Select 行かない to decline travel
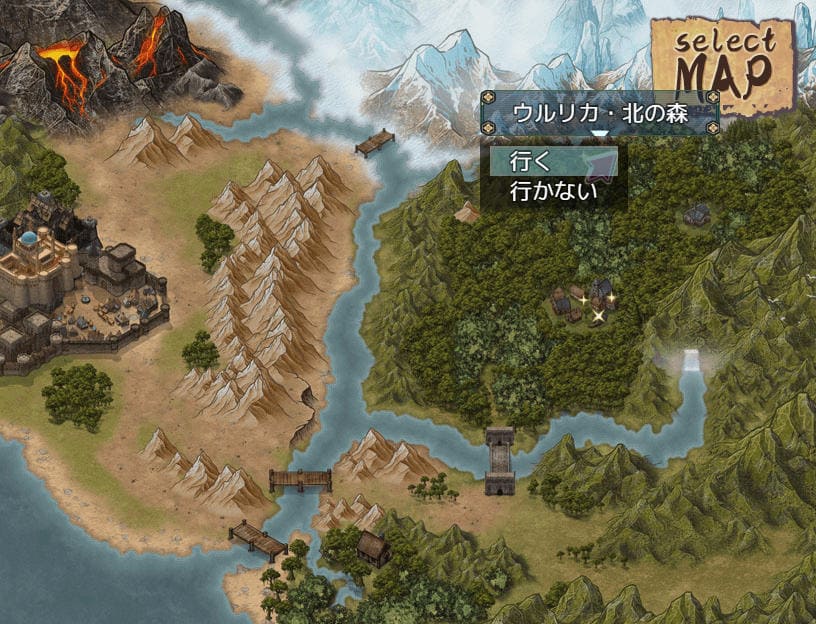 [552, 190]
